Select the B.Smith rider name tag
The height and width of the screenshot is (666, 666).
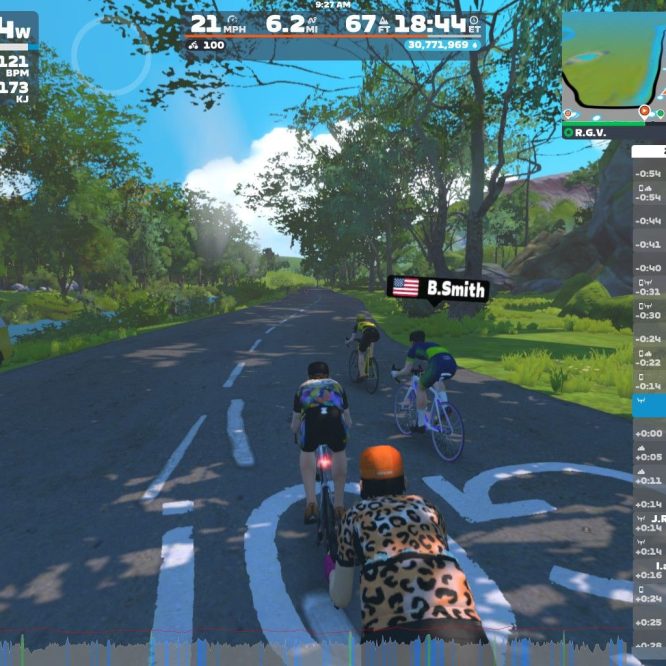(x=438, y=289)
